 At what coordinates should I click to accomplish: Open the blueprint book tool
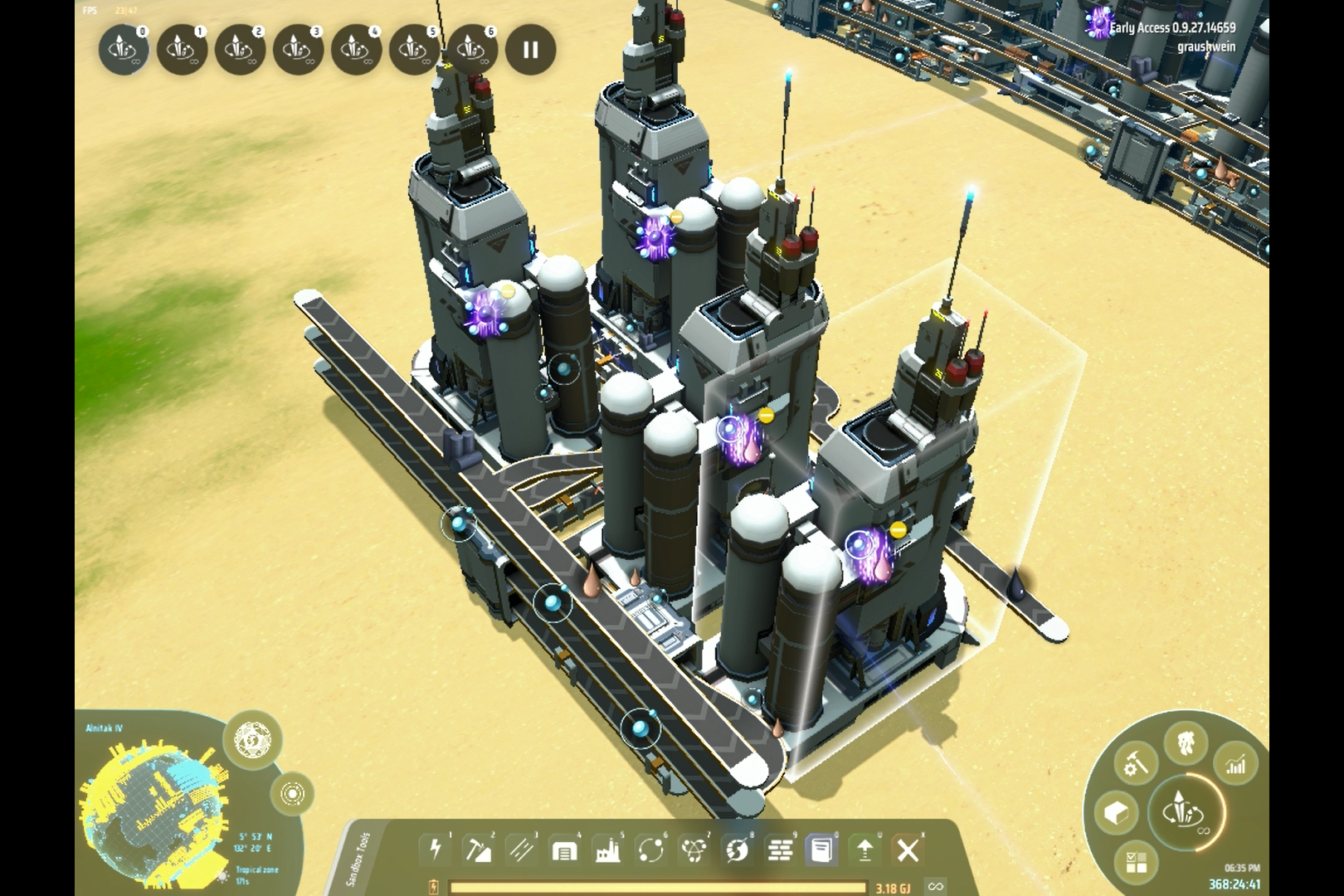(821, 850)
